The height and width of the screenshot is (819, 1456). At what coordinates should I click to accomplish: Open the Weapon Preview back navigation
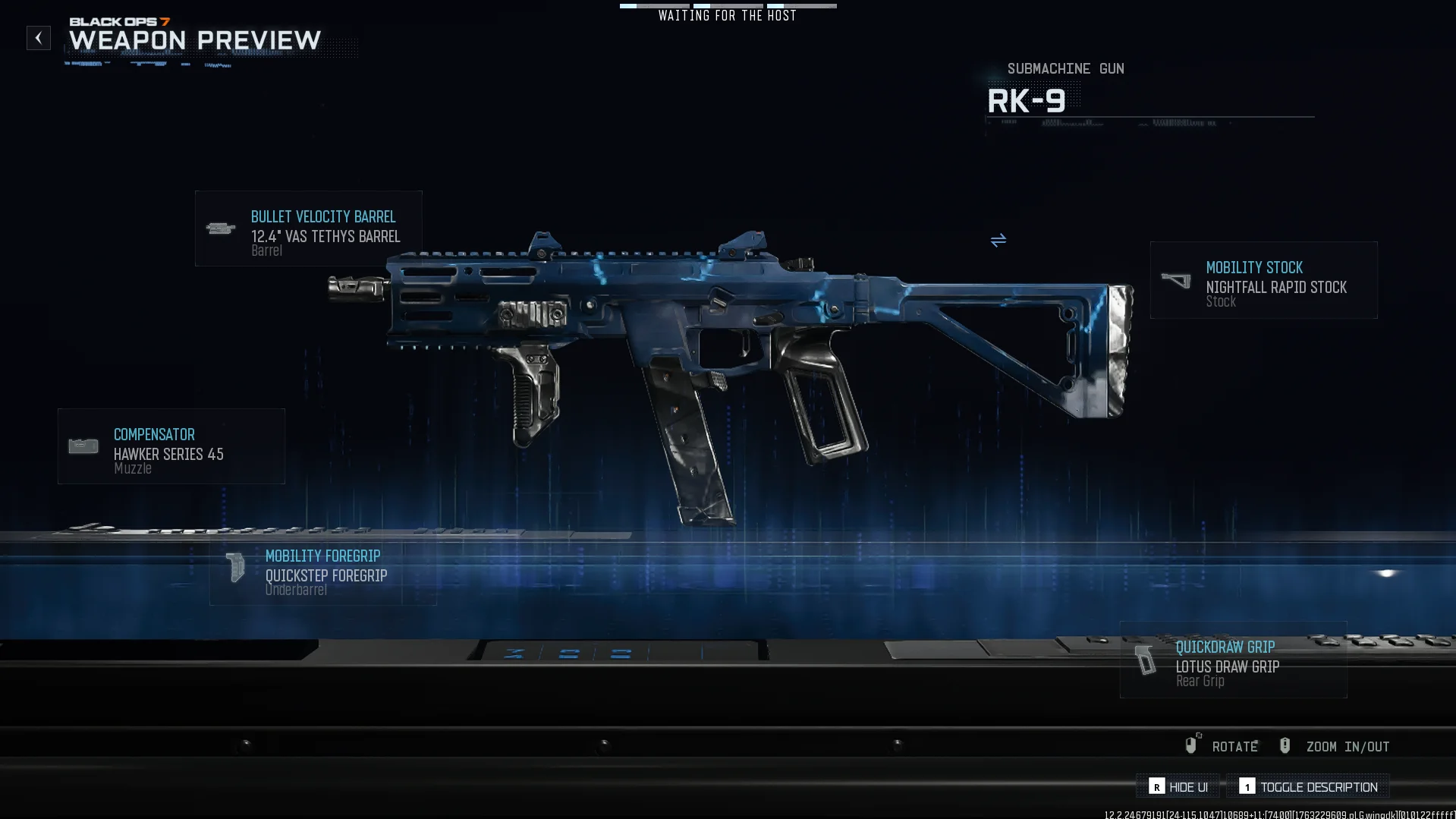click(39, 37)
